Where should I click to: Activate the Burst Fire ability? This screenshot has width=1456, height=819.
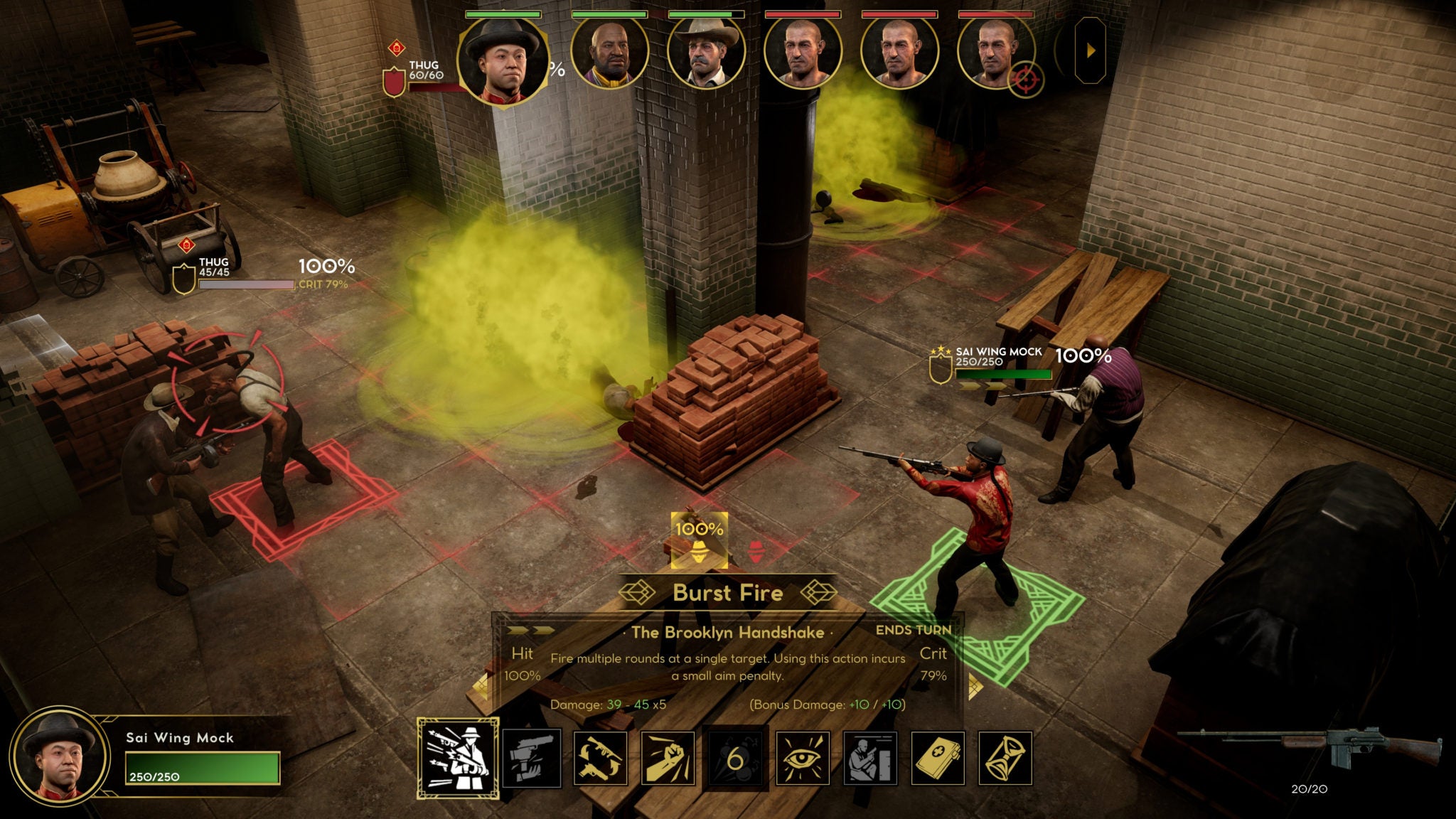coord(458,758)
